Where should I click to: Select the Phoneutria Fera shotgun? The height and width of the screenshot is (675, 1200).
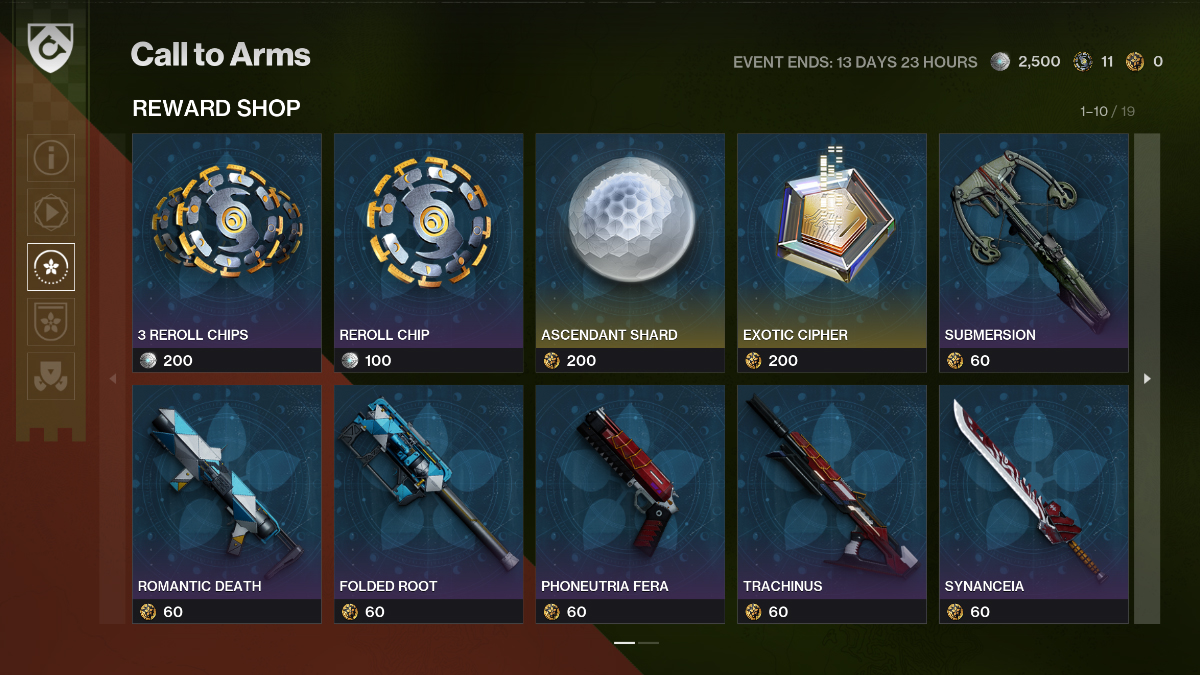point(630,504)
